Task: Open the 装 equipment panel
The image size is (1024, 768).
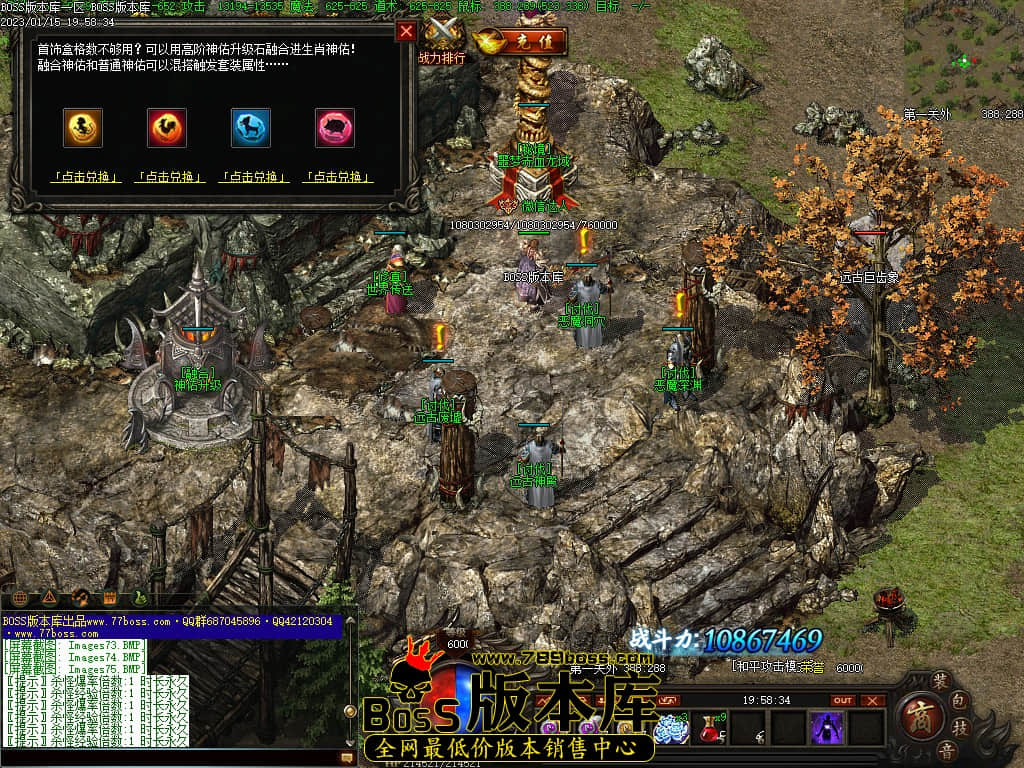Action: [940, 679]
